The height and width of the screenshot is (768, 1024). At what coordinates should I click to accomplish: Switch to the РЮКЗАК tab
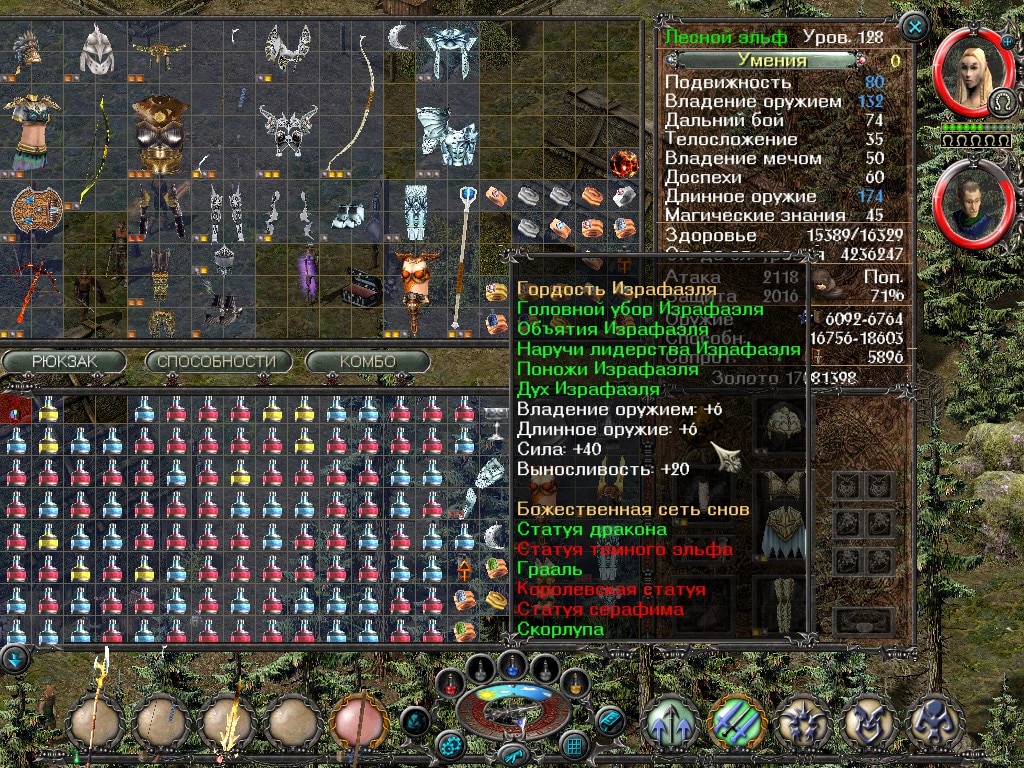(x=64, y=361)
